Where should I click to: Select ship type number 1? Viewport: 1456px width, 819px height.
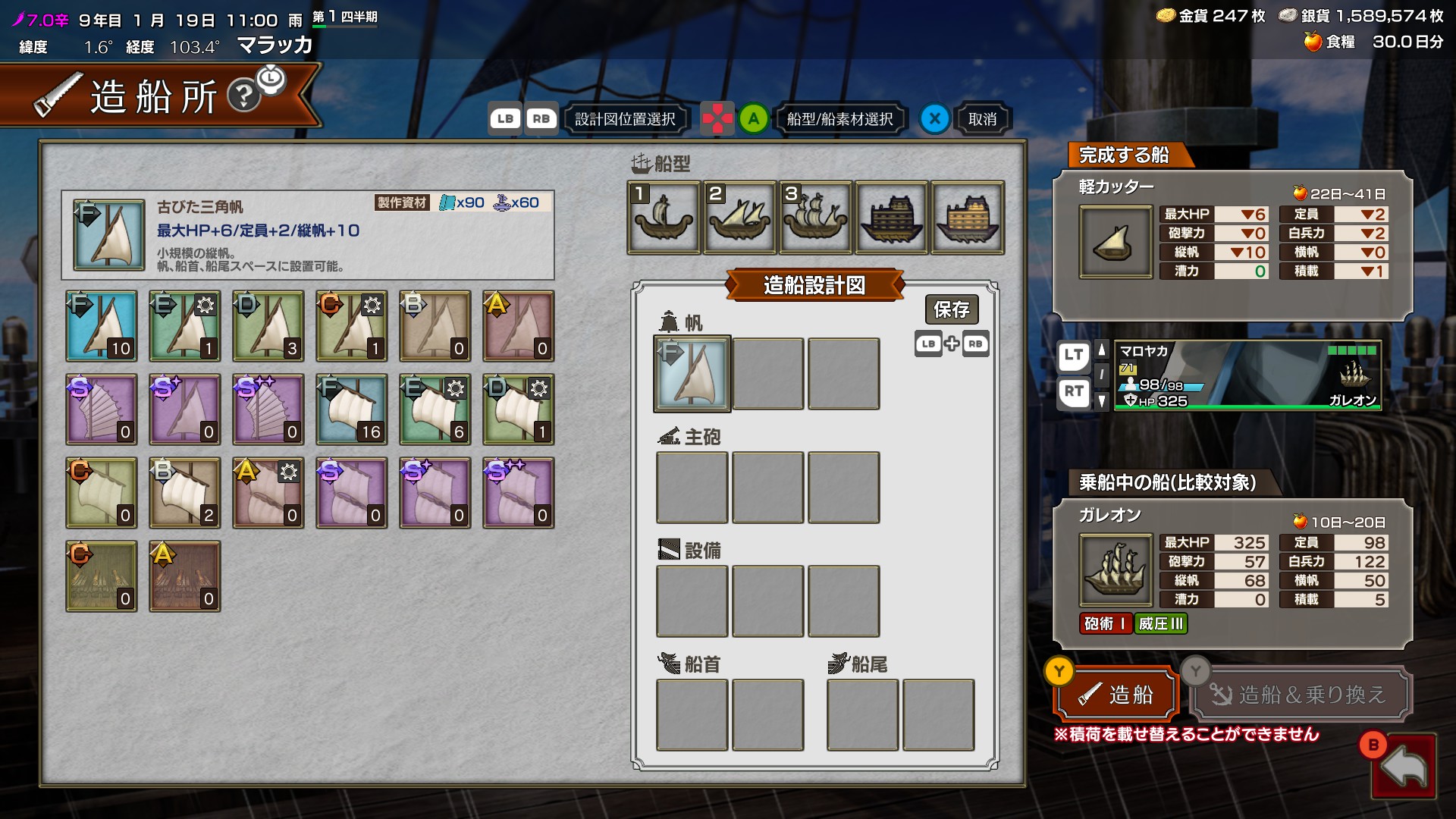point(664,218)
